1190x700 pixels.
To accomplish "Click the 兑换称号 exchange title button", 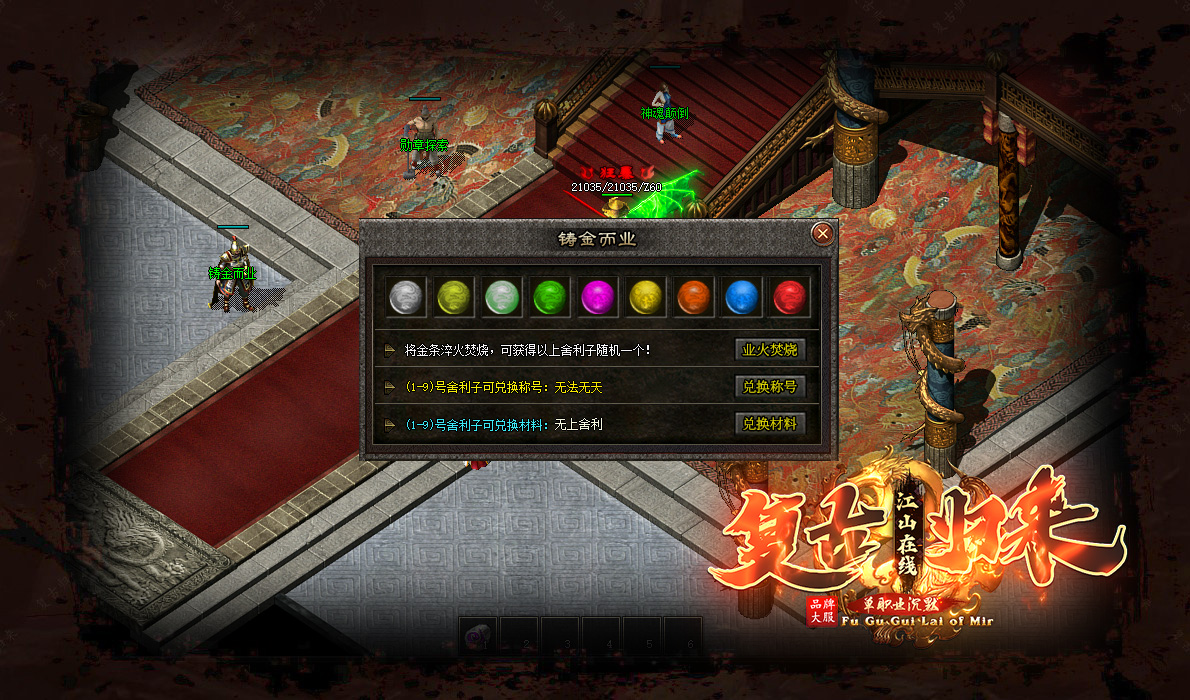I will (770, 387).
